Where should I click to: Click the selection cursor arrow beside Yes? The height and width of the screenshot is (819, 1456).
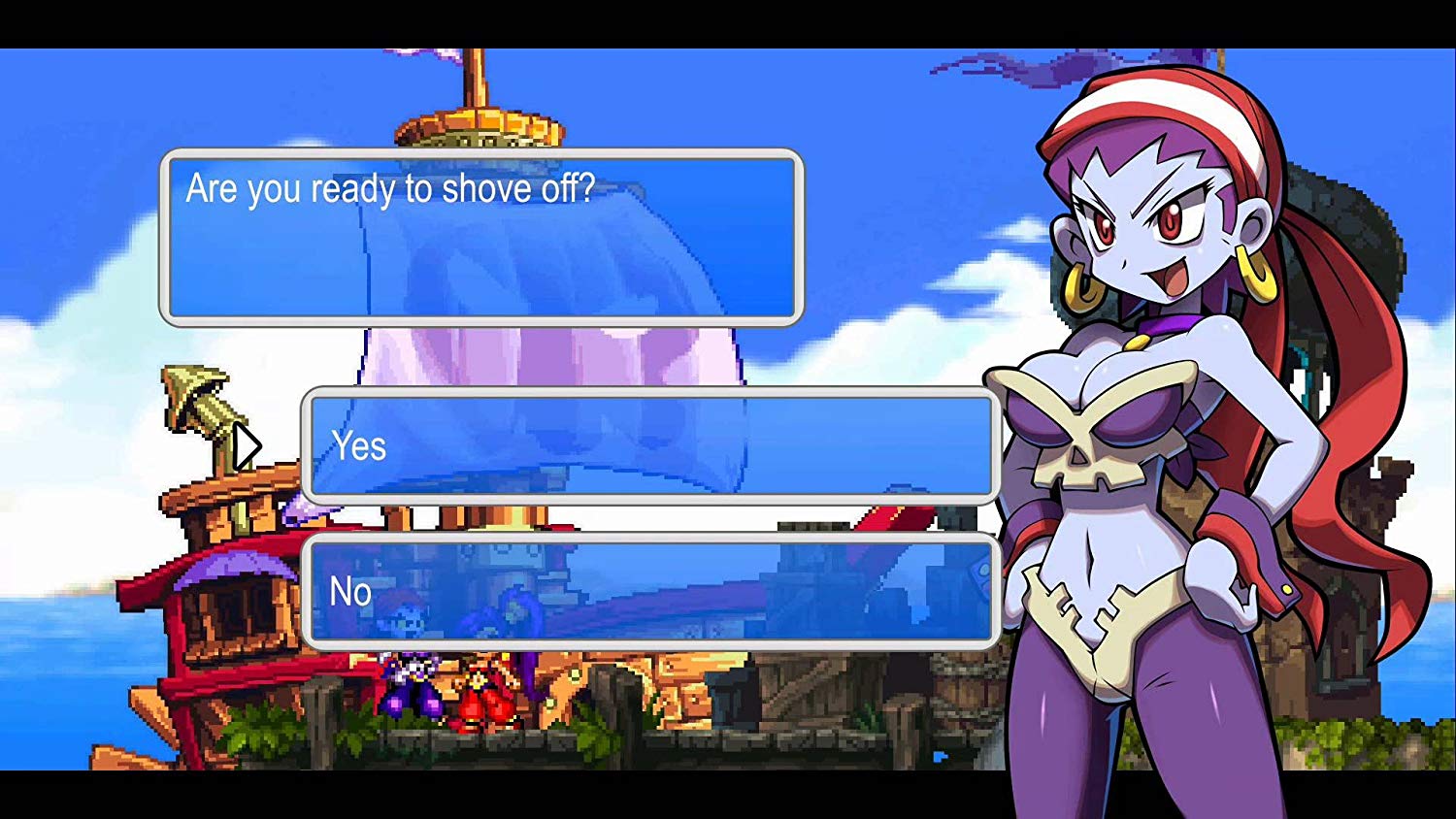pyautogui.click(x=249, y=444)
